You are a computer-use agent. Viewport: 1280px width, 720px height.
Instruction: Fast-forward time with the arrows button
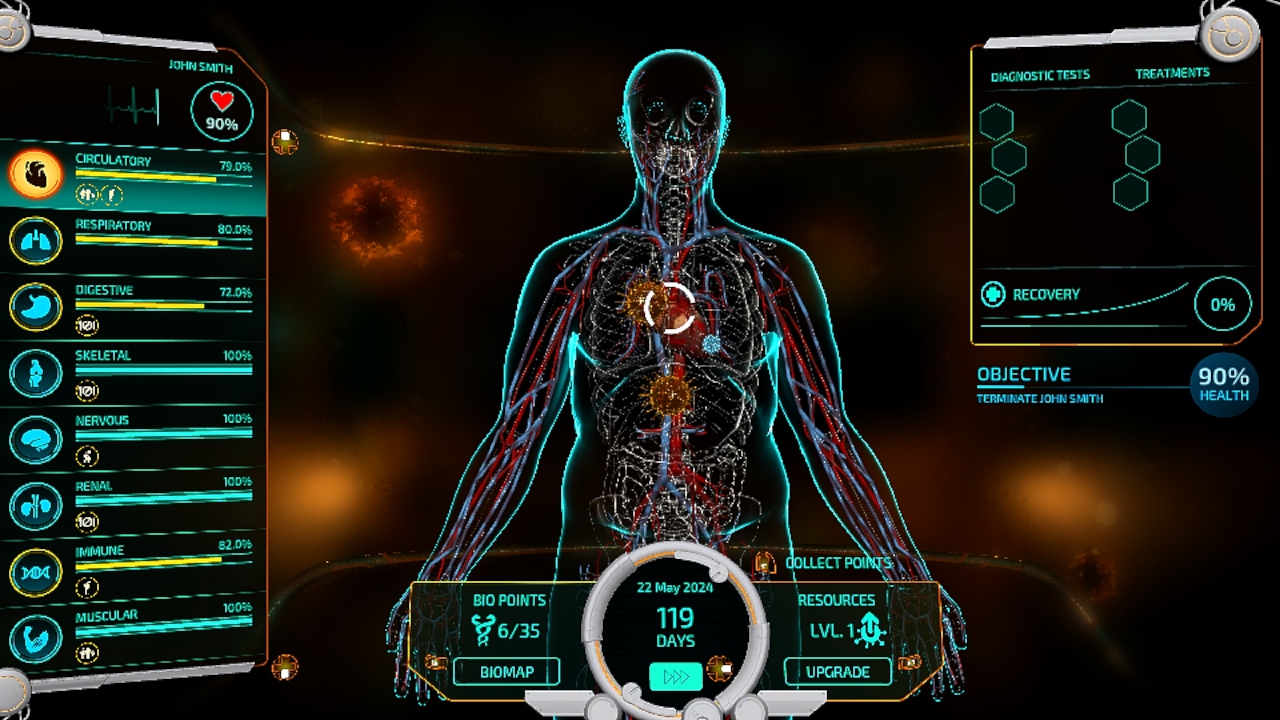tap(676, 677)
